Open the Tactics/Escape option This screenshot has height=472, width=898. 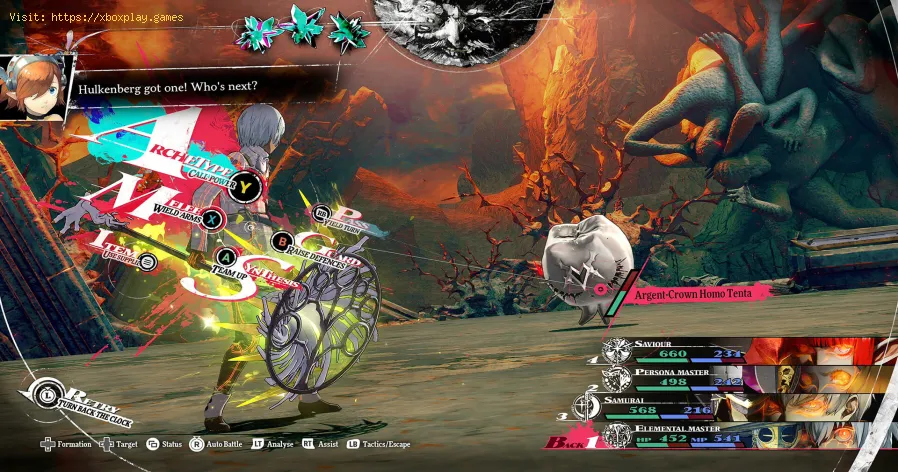[x=377, y=444]
